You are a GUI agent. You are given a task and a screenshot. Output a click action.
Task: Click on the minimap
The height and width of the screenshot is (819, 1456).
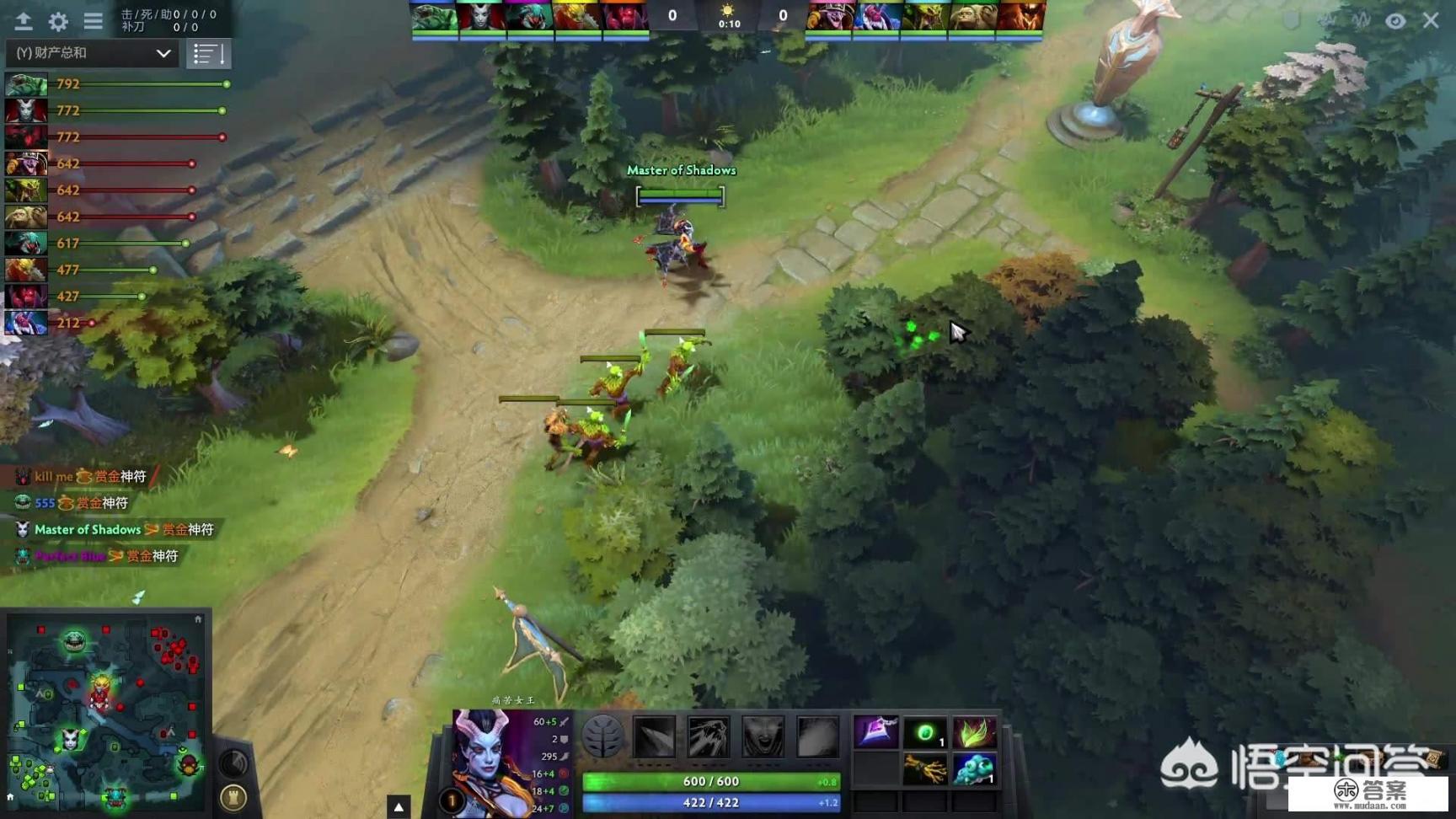click(x=105, y=712)
